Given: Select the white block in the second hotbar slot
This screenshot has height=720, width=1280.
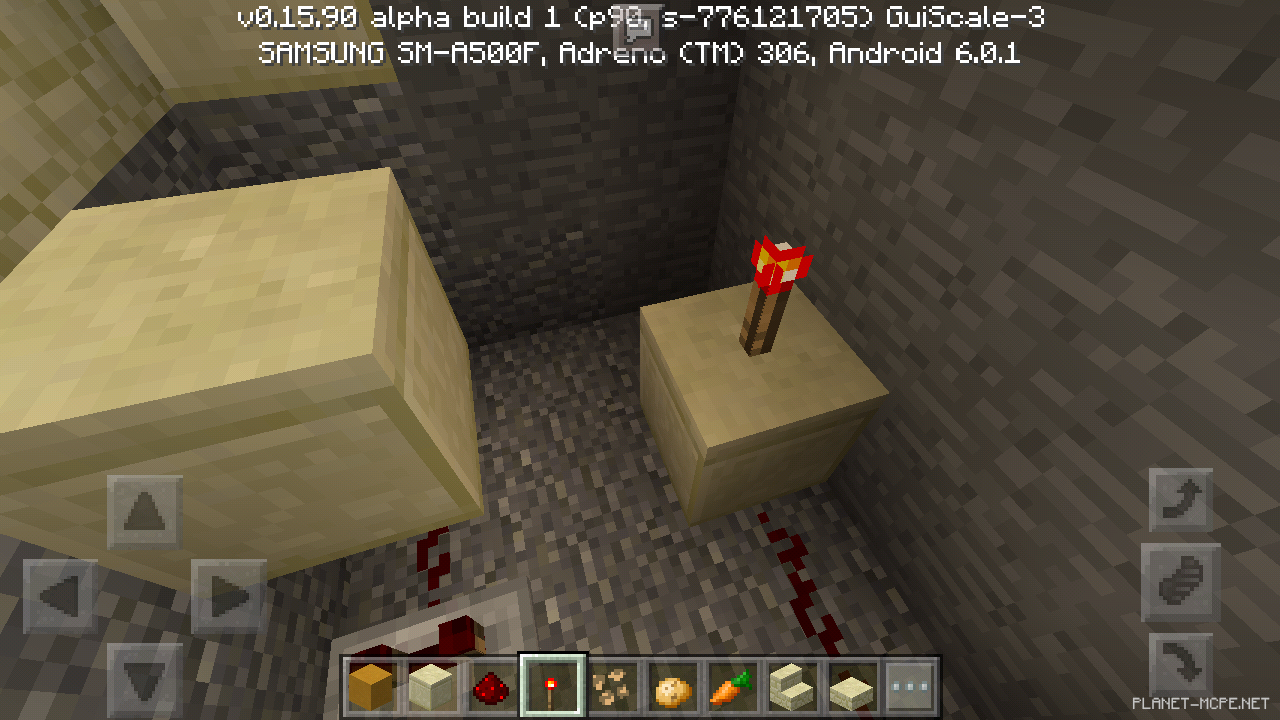Looking at the screenshot, I should click(x=431, y=684).
